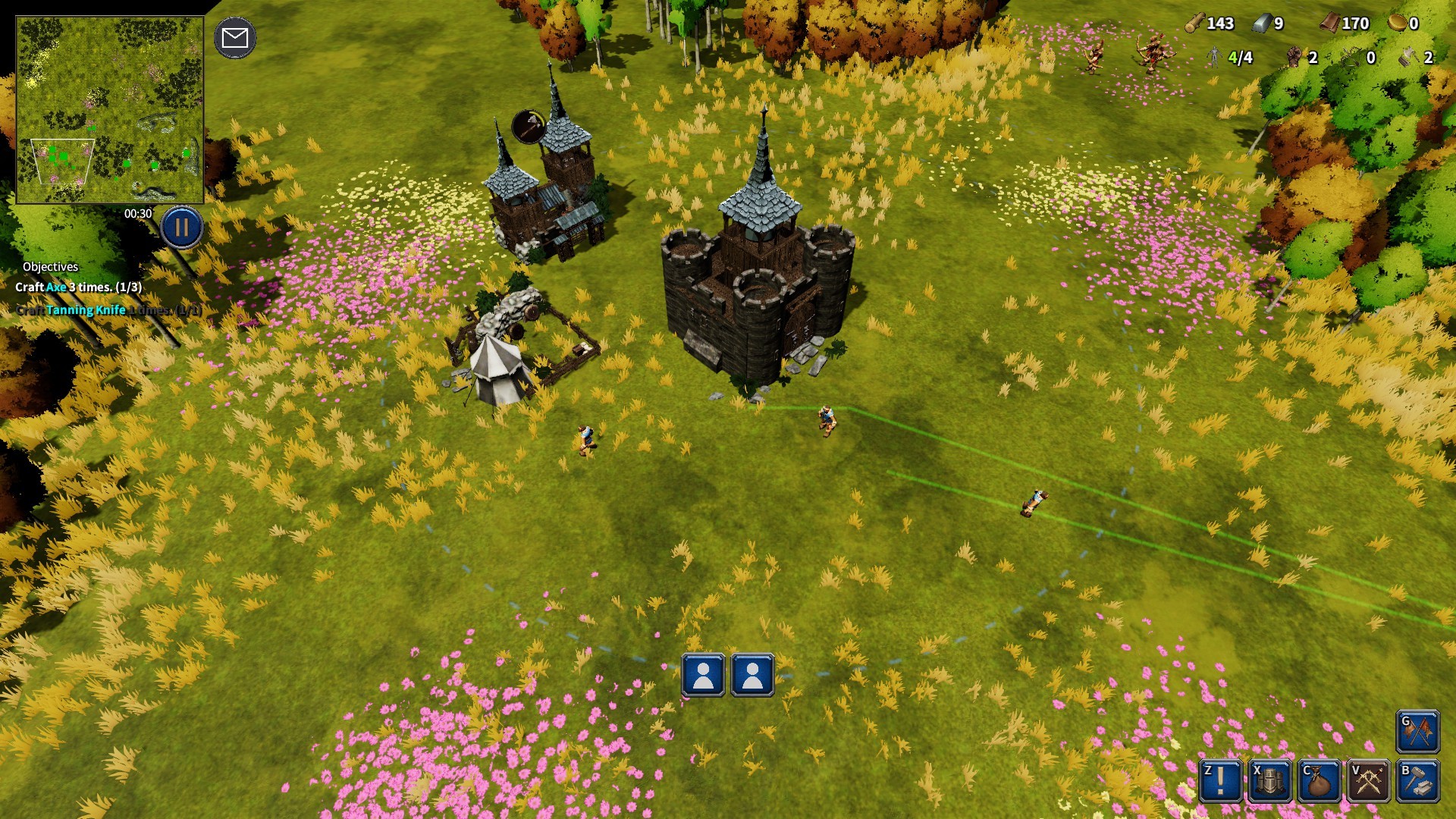The image size is (1456, 819).
Task: Click the Craft Axe objective entry
Action: [x=80, y=287]
